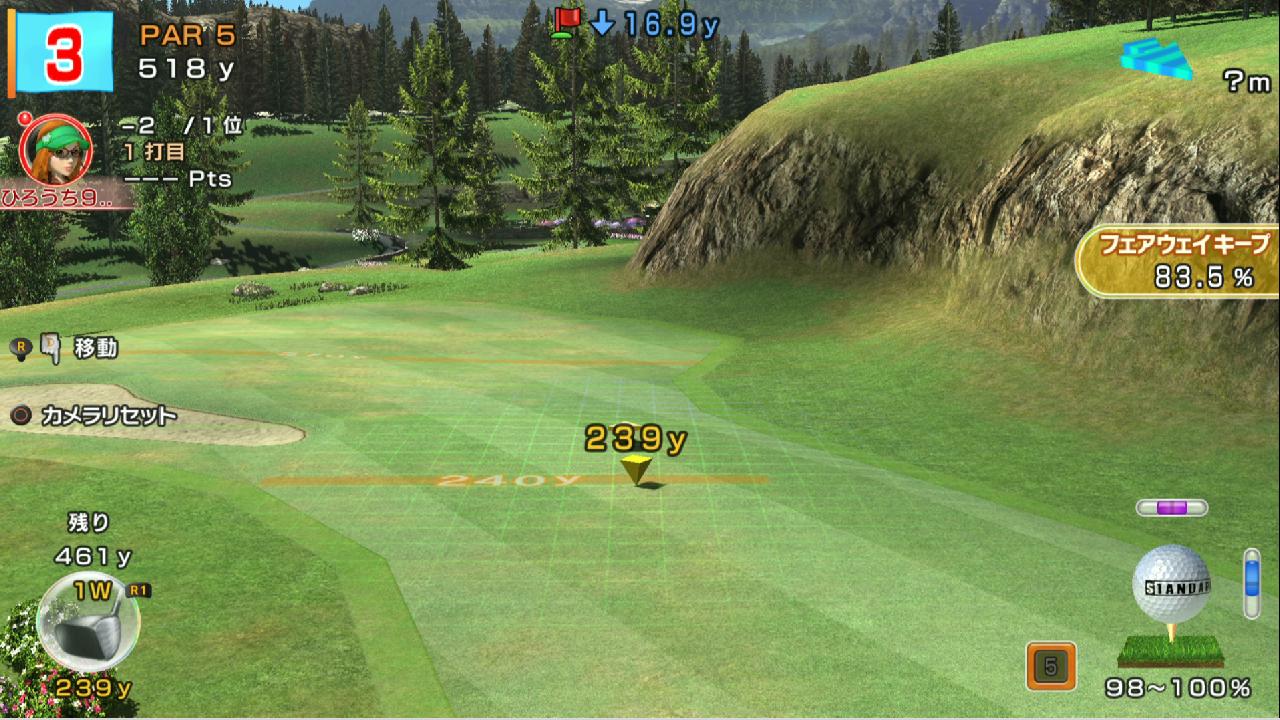The width and height of the screenshot is (1280, 720).
Task: Click the hole 3 flag badge
Action: [63, 52]
